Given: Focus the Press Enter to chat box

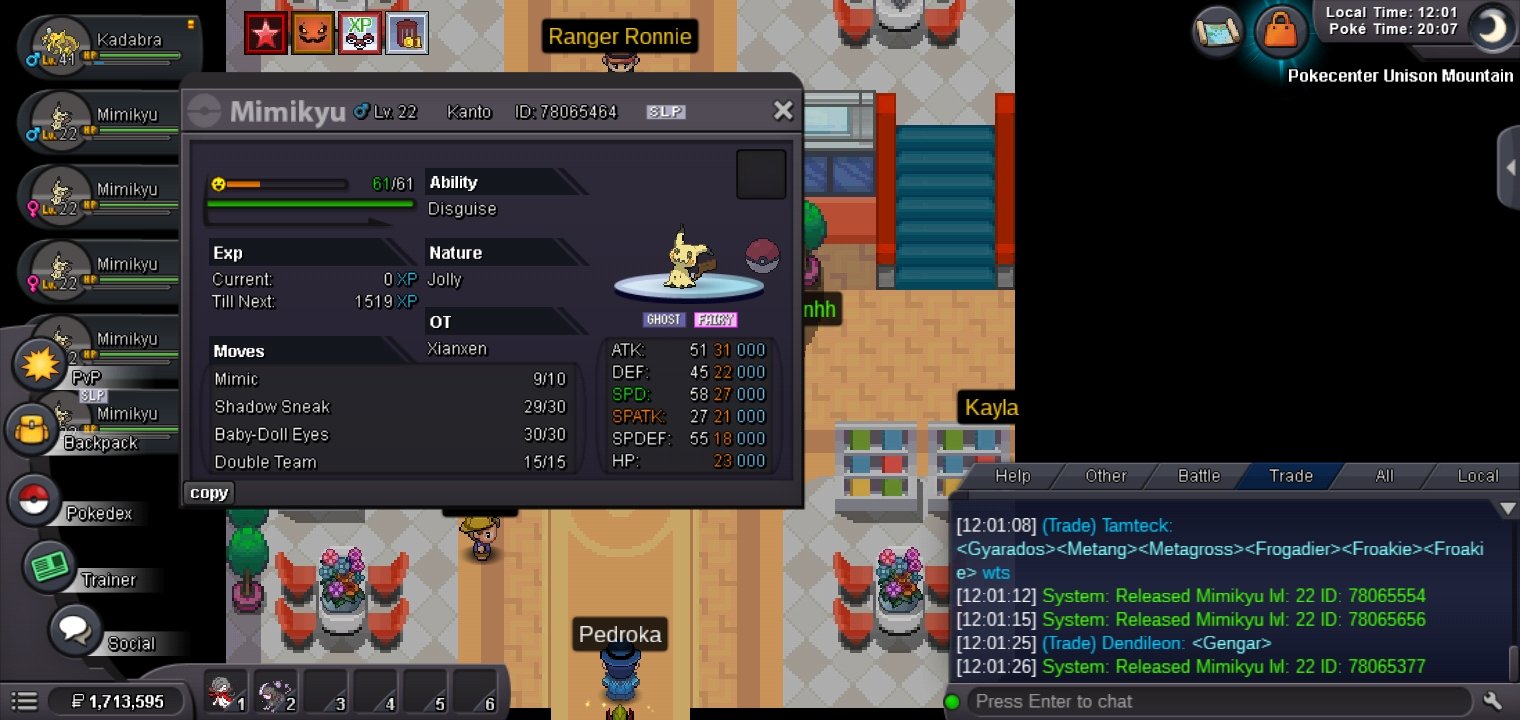Looking at the screenshot, I should [x=1215, y=701].
